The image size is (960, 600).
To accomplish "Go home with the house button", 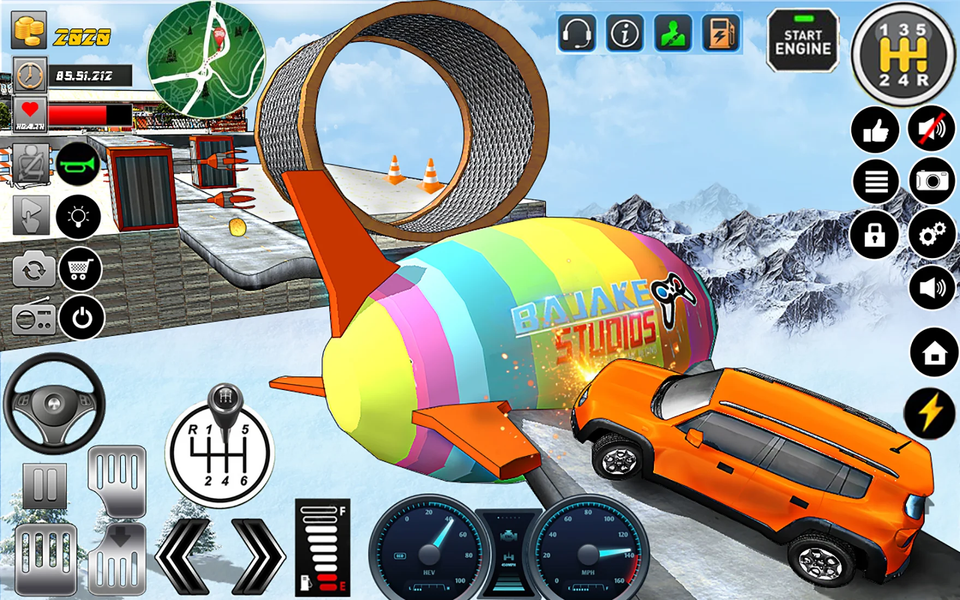I will [x=934, y=352].
